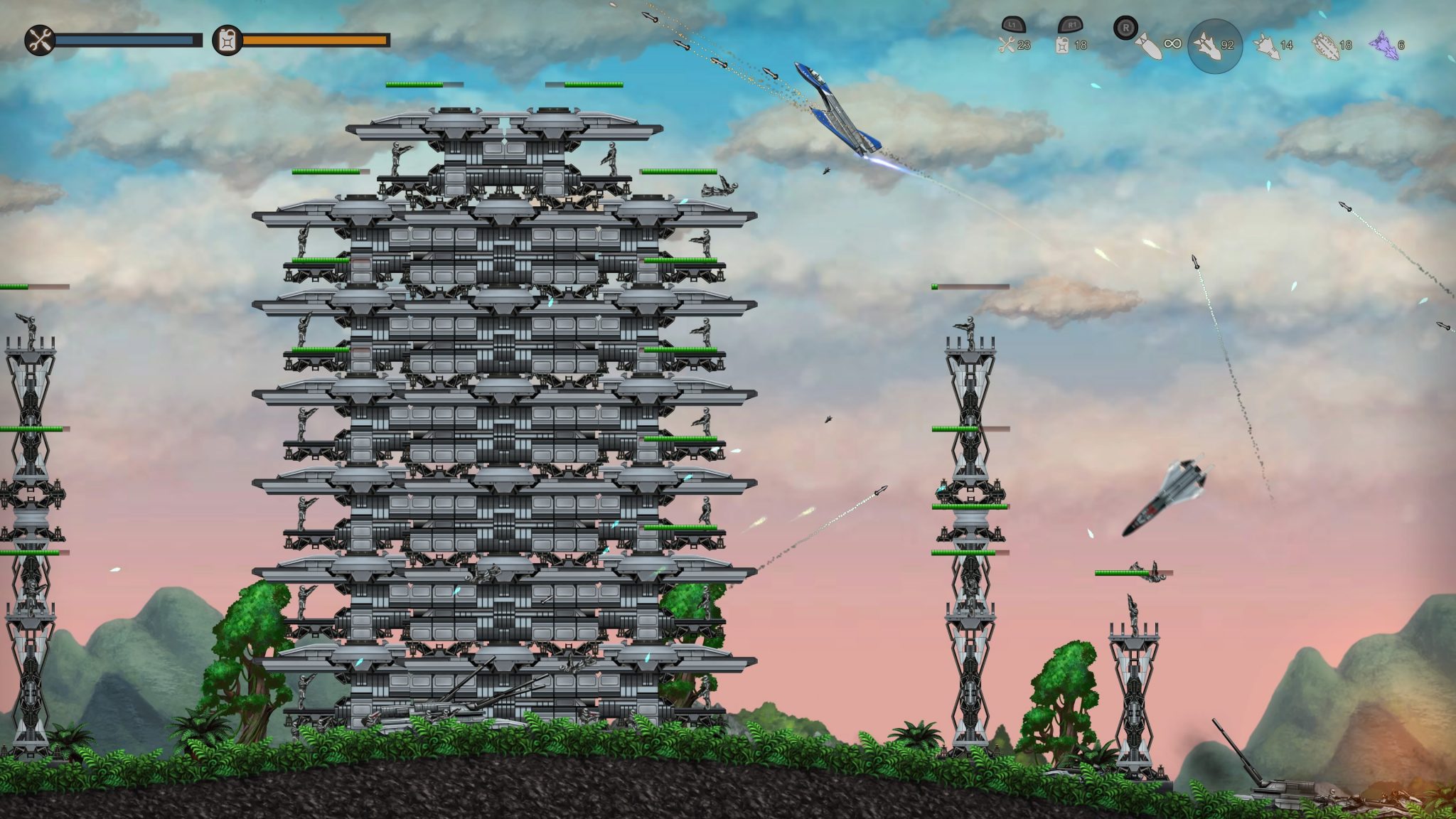Select the airship weapon showing 18
The width and height of the screenshot is (1456, 819).
[x=1324, y=44]
